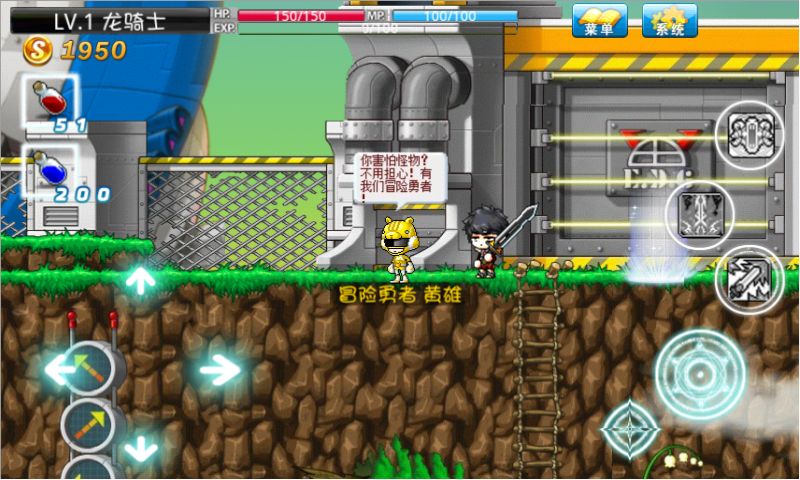Screen dimensions: 800x480
Task: Activate the diagonal sword slash skill
Action: pyautogui.click(x=749, y=279)
